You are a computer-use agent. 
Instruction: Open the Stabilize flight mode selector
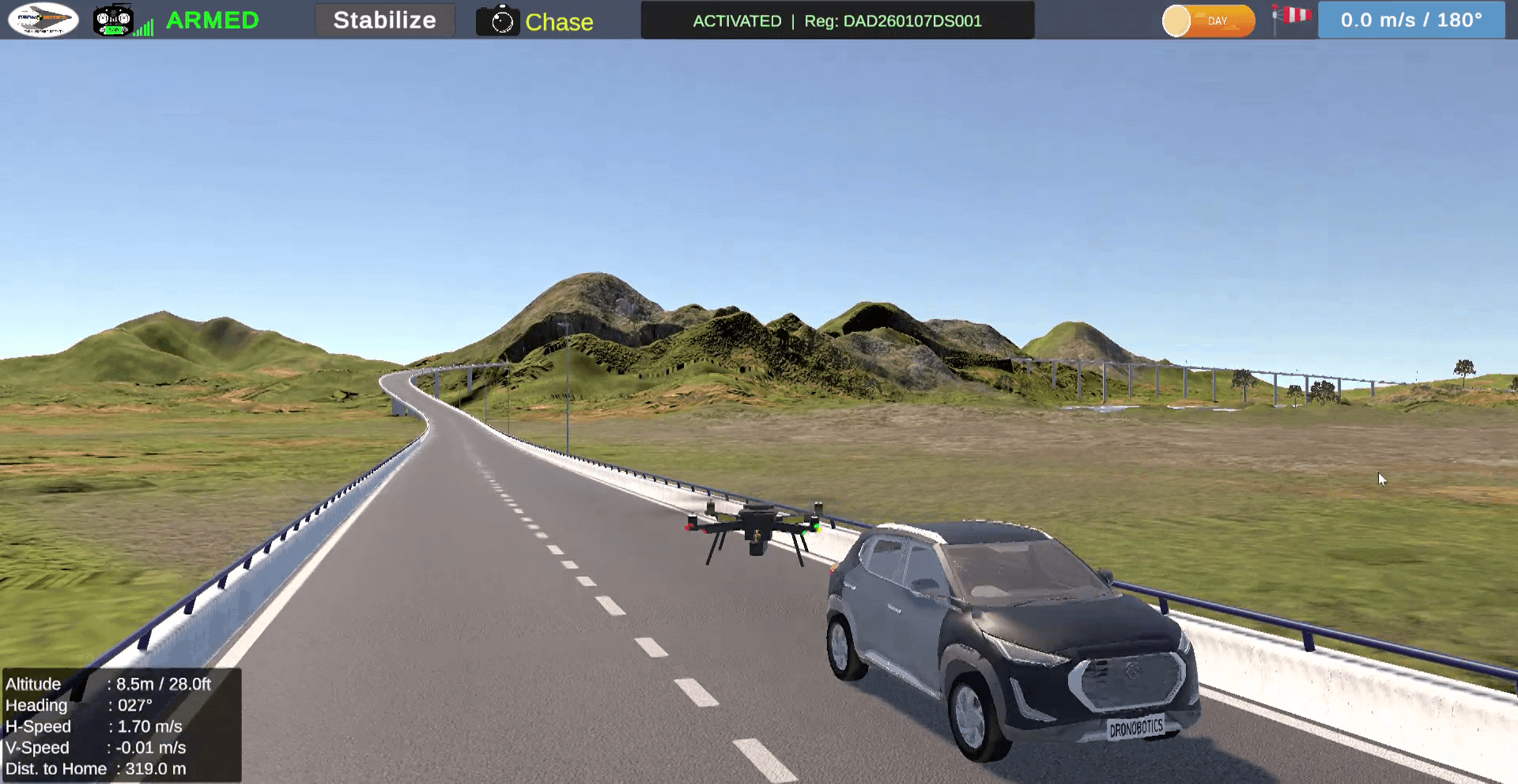385,20
